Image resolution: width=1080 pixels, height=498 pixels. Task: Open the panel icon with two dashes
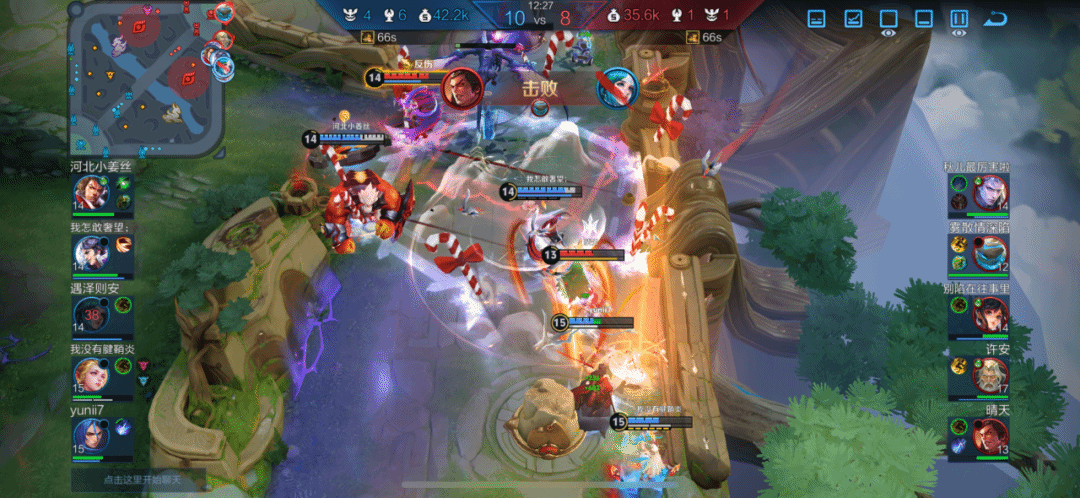click(x=817, y=19)
